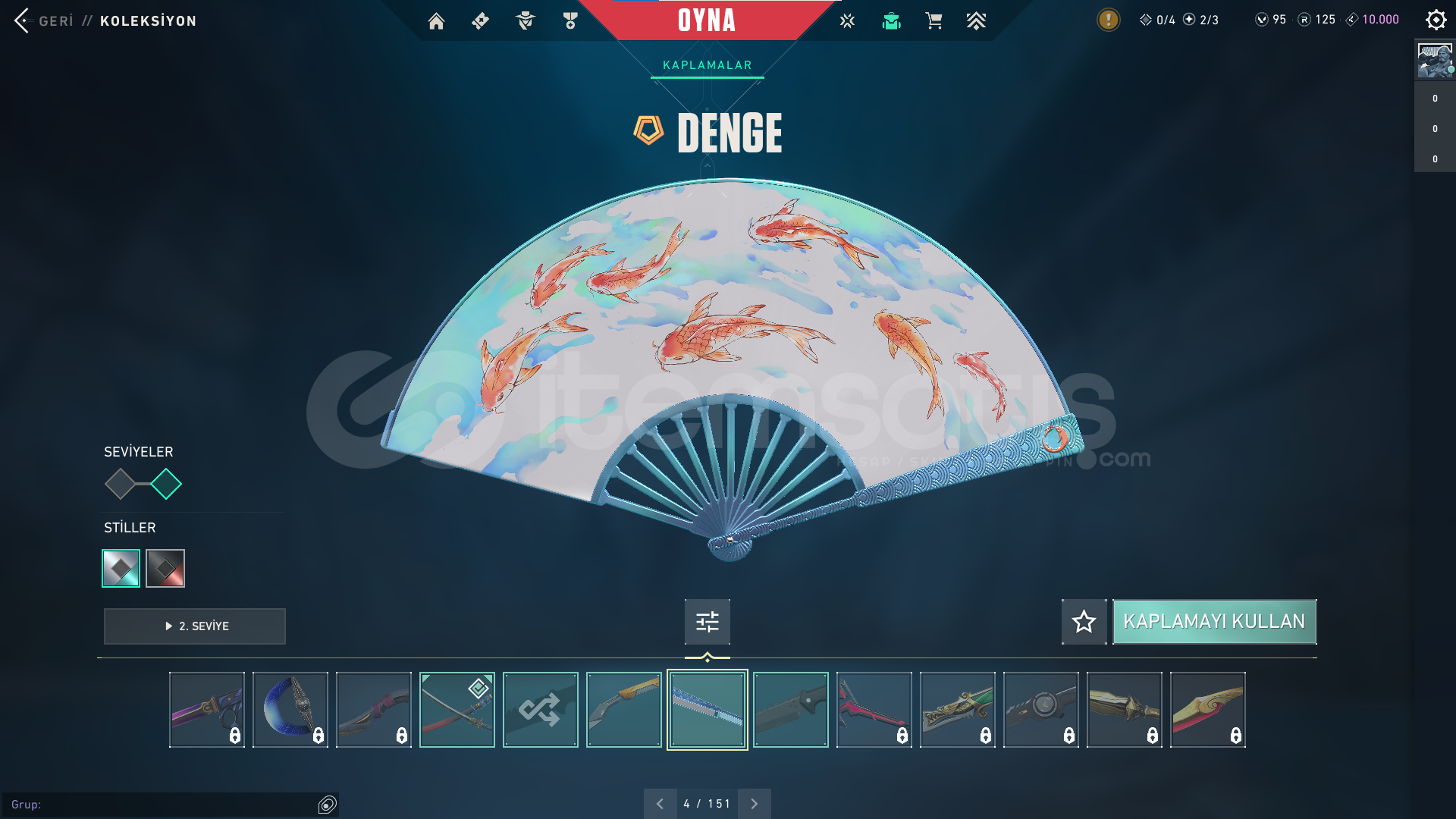The image size is (1456, 819).
Task: Choose the white and teal style swatch
Action: click(121, 568)
